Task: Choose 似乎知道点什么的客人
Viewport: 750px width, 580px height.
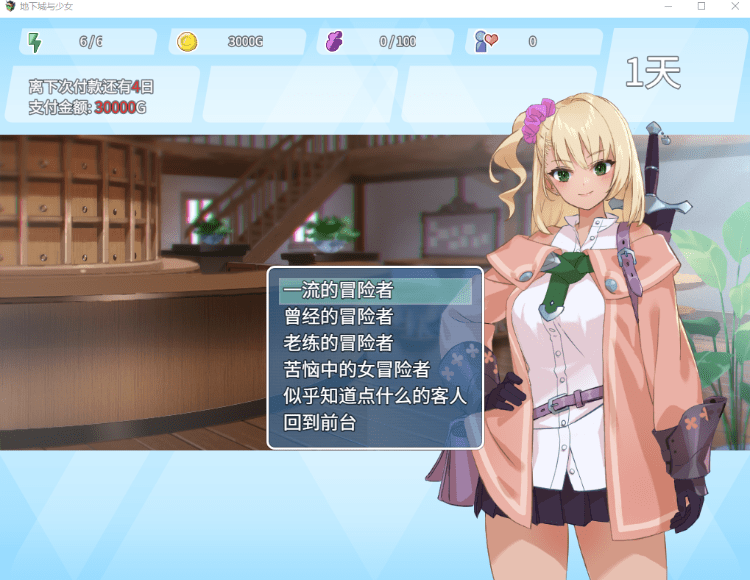Action: pos(375,396)
